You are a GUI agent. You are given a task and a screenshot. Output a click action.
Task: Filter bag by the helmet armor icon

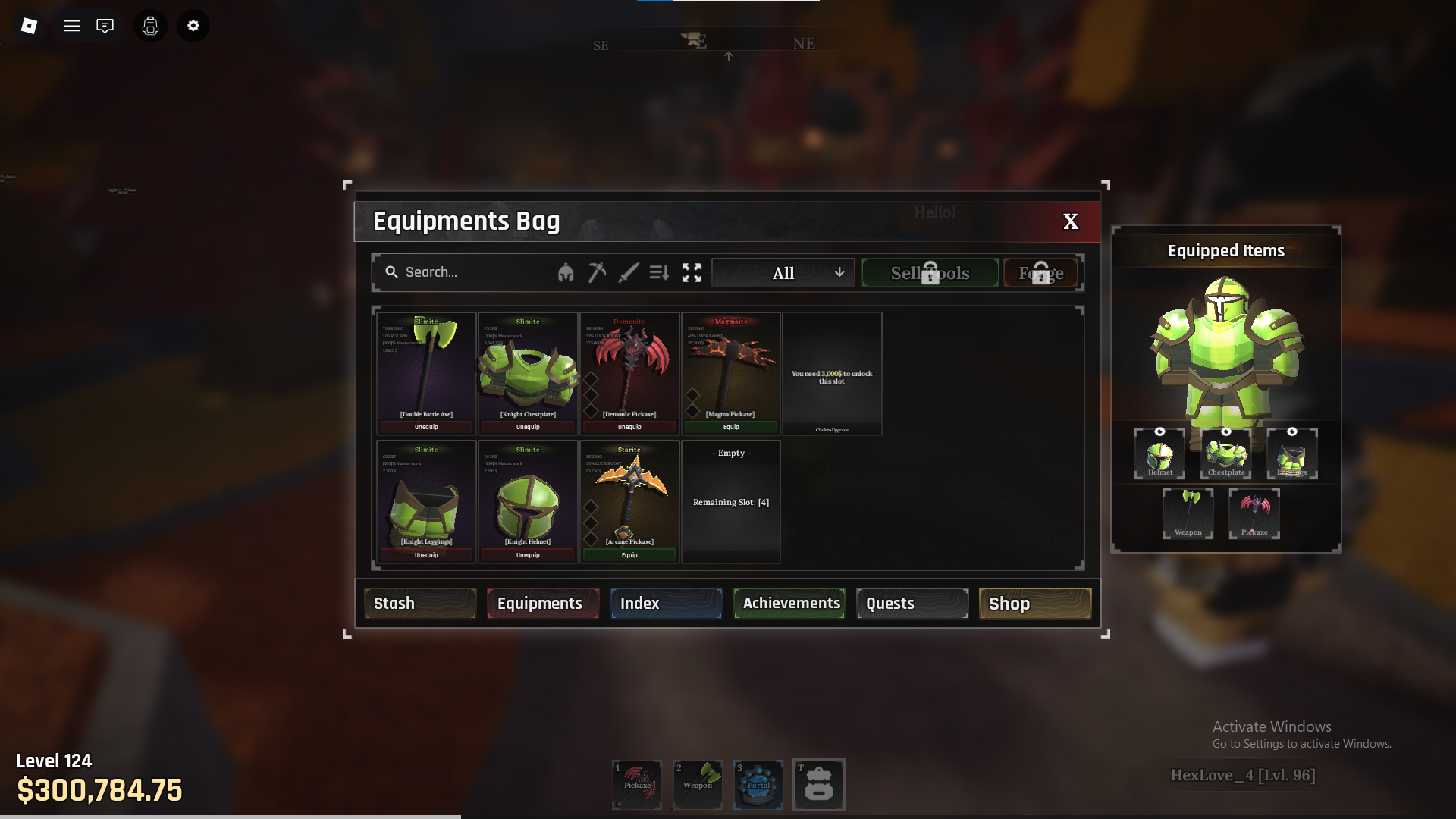(x=566, y=273)
